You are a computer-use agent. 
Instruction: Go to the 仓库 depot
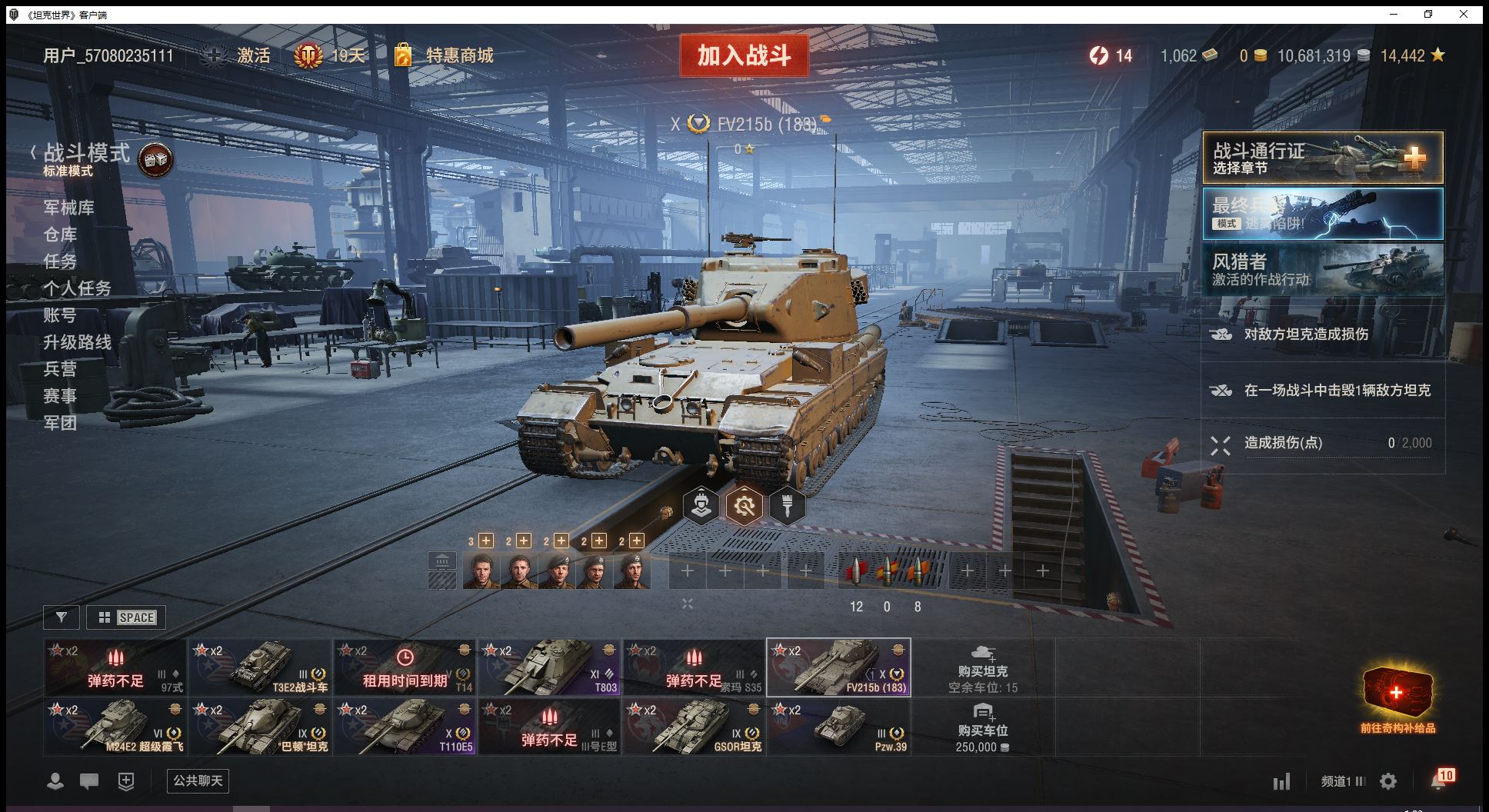[60, 235]
